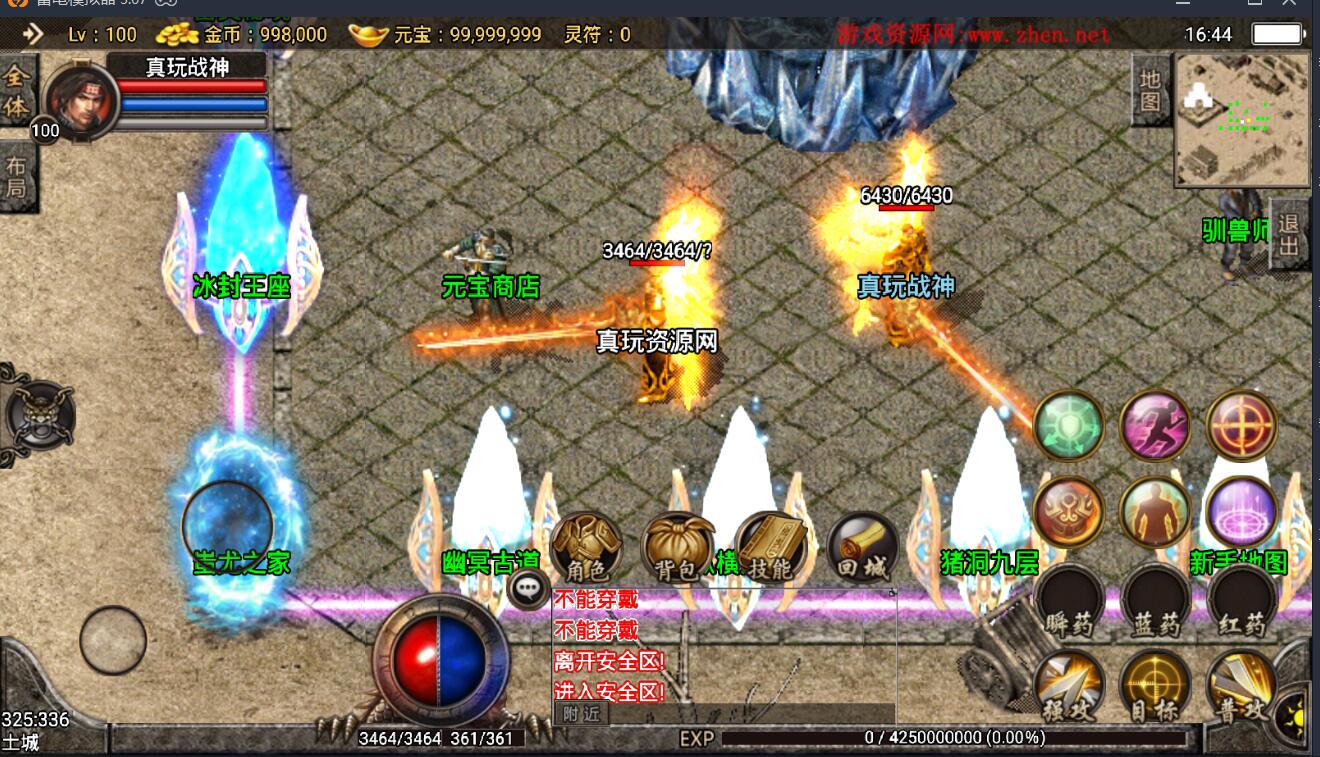Open the chat speech-bubble button
The height and width of the screenshot is (757, 1320).
(528, 588)
